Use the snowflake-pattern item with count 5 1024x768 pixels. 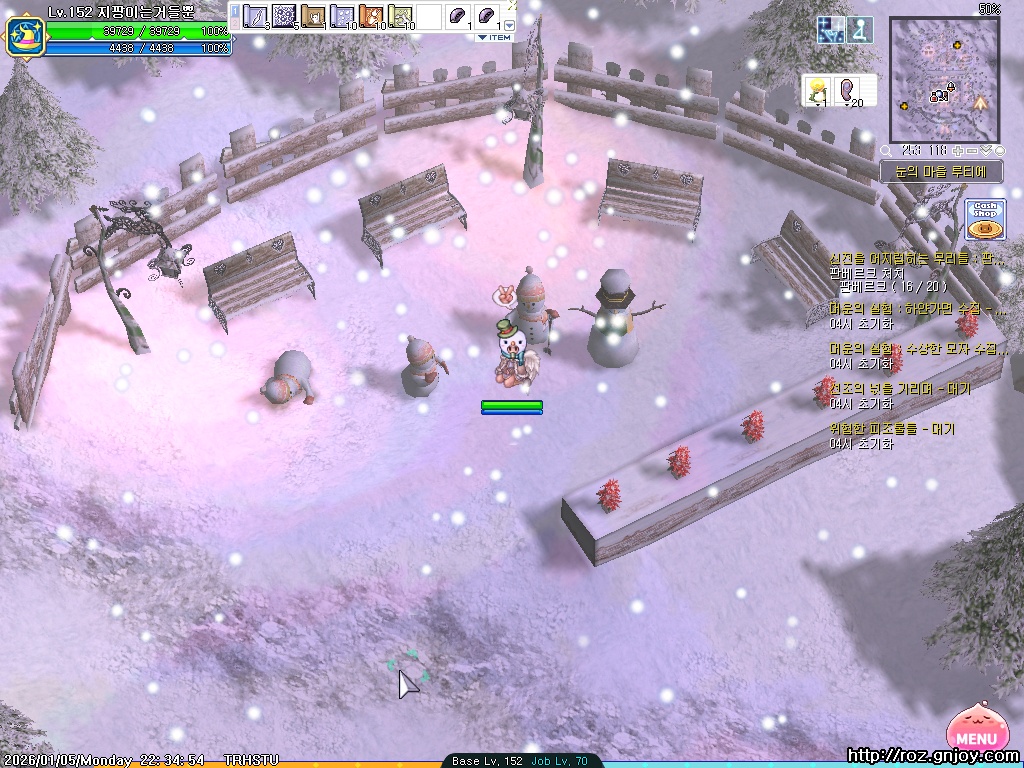[285, 17]
